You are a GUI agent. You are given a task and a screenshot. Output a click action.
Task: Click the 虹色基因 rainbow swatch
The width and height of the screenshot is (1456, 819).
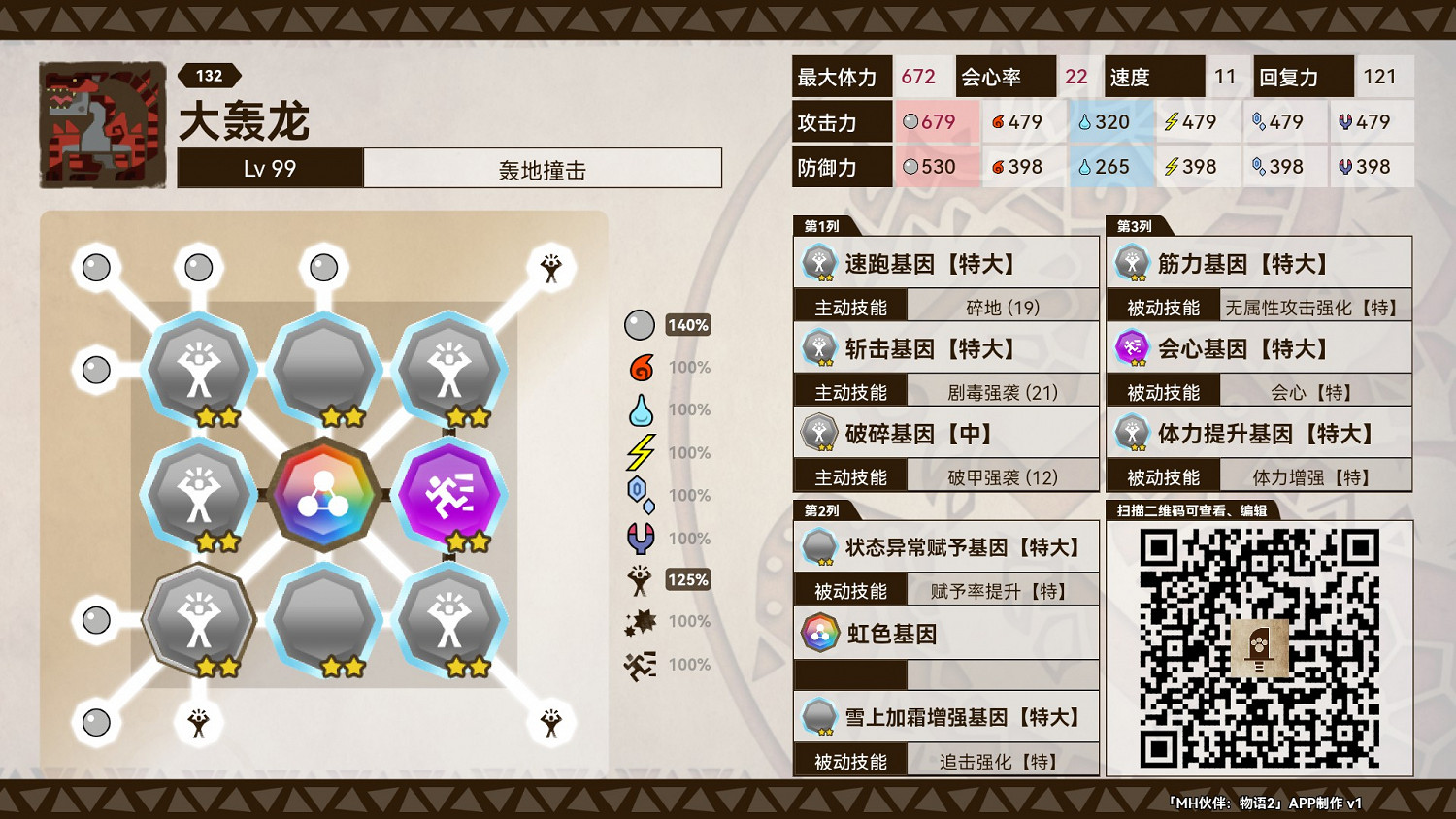point(819,632)
